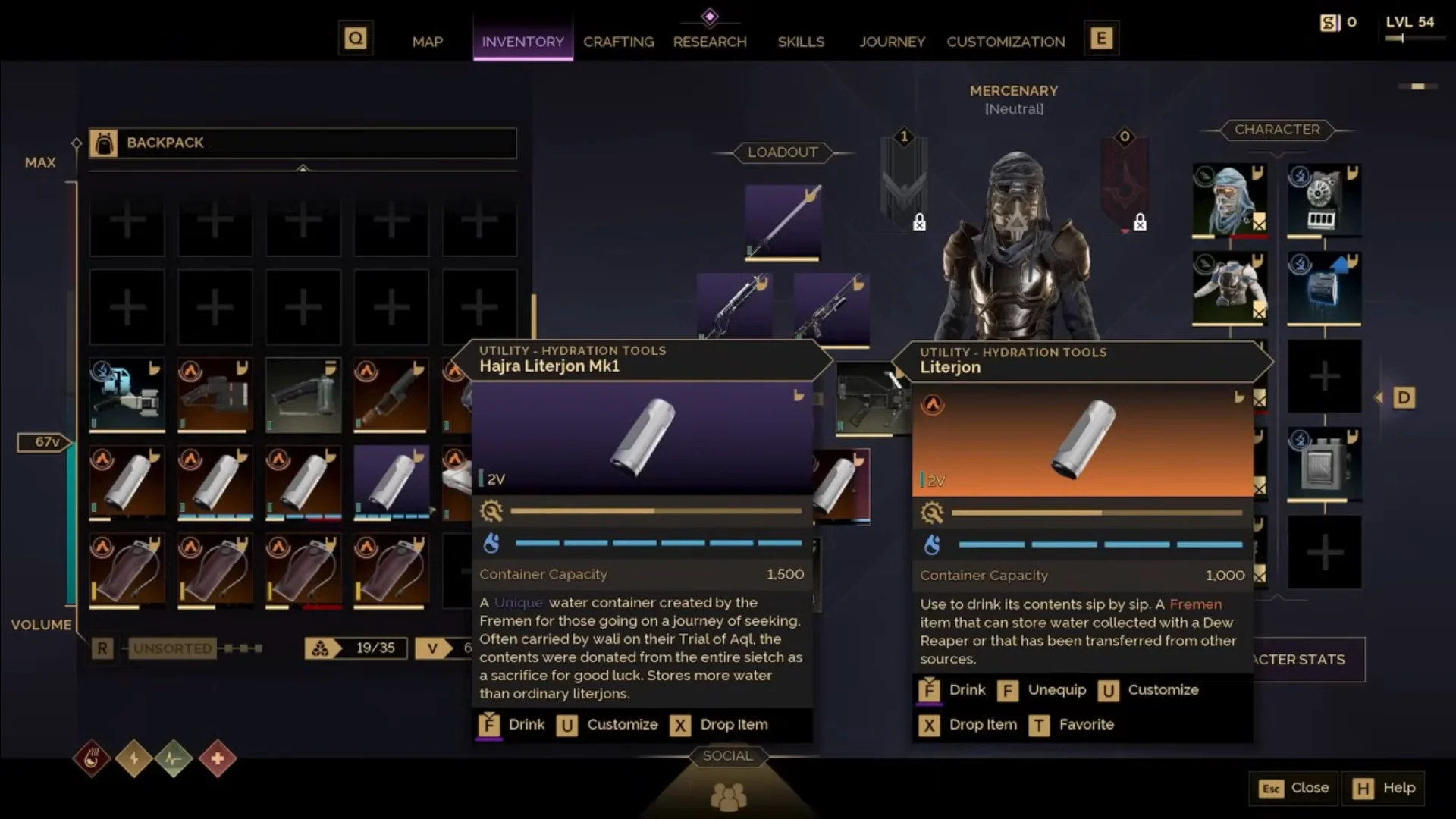The image size is (1456, 819).
Task: Open the backpack icon in the inventory header
Action: pyautogui.click(x=106, y=143)
